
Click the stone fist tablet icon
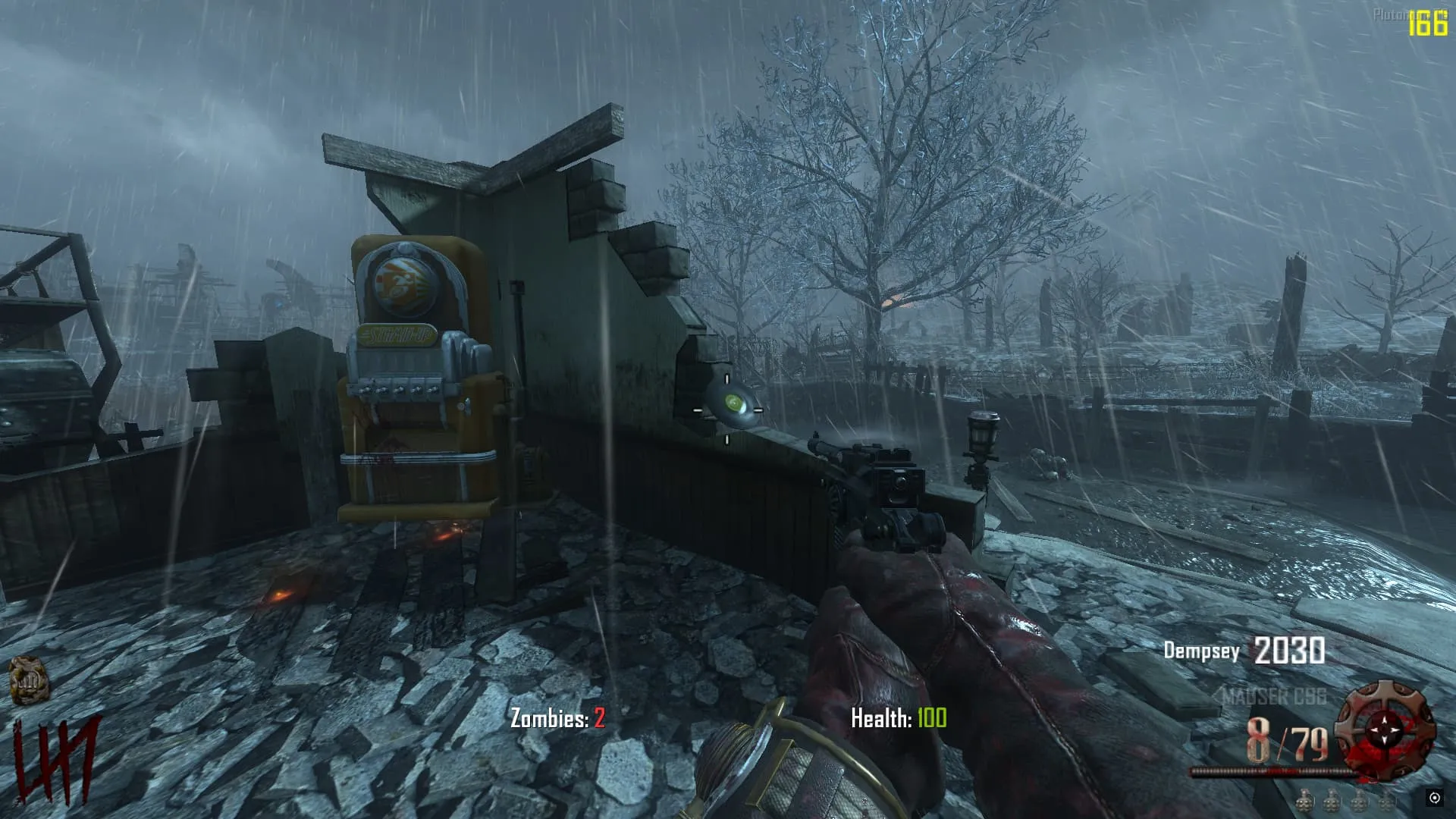(x=28, y=680)
